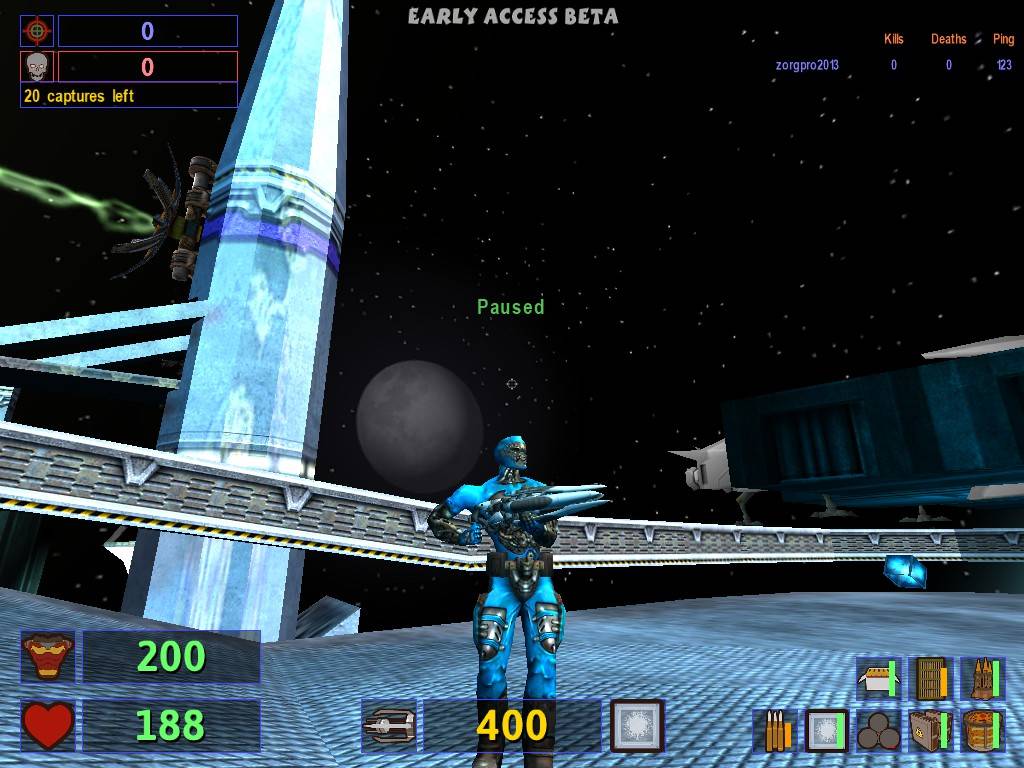Click the red heart health icon
Image resolution: width=1024 pixels, height=768 pixels.
[x=48, y=725]
